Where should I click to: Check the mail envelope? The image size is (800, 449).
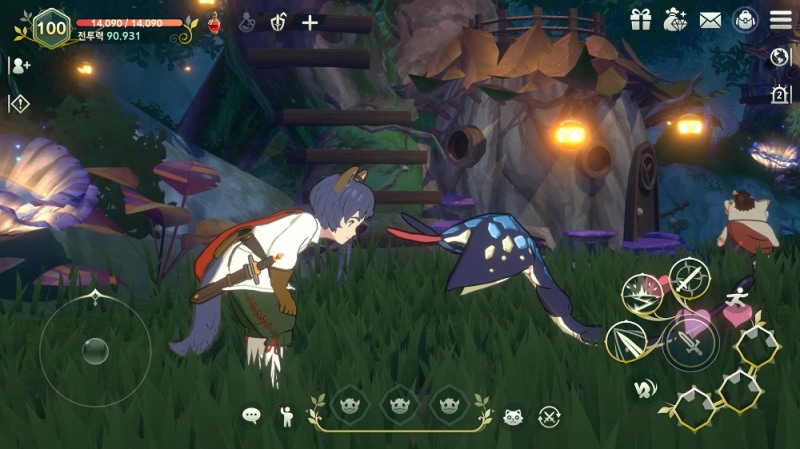(711, 19)
